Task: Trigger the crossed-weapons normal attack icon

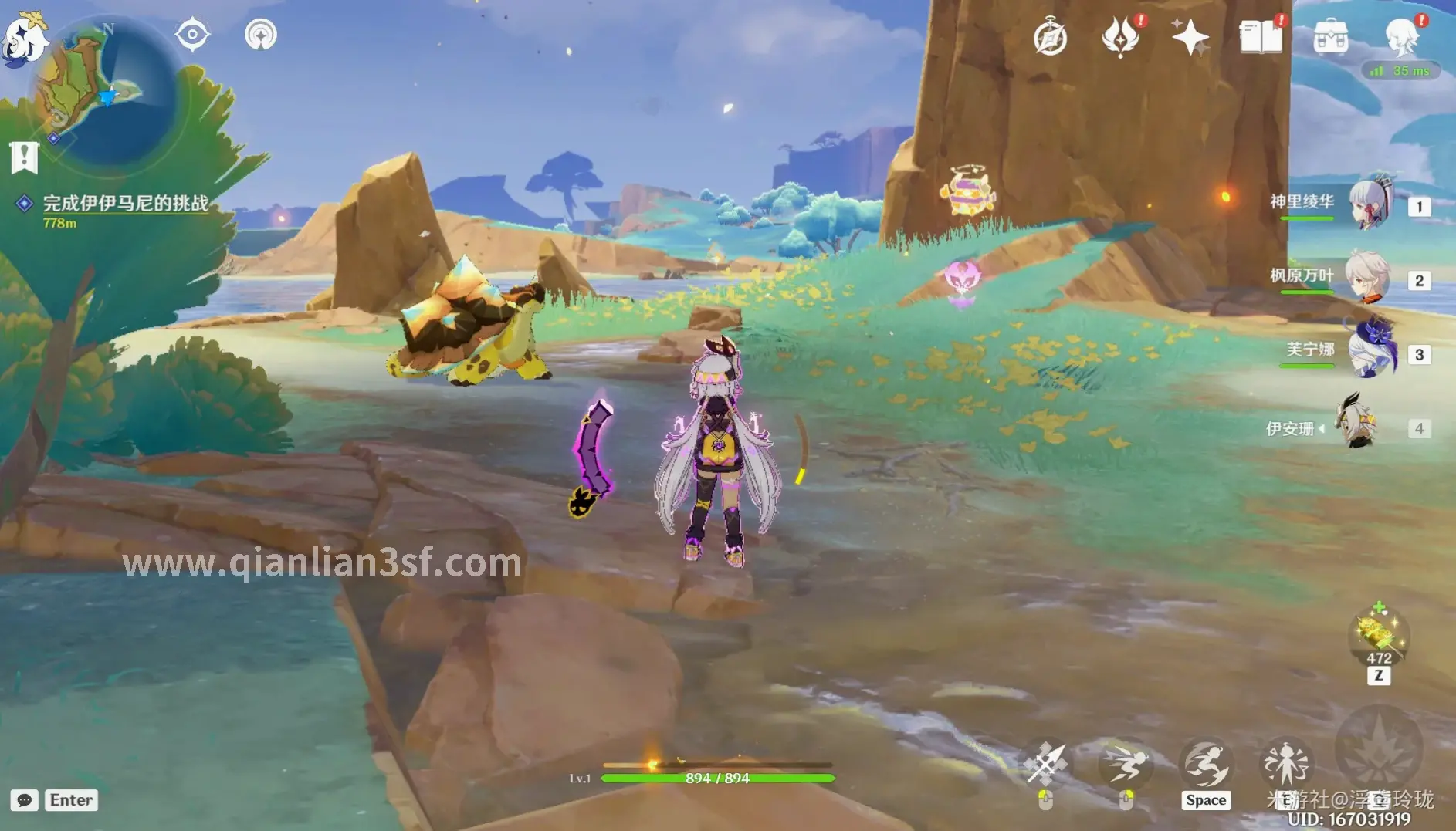Action: pyautogui.click(x=1046, y=765)
